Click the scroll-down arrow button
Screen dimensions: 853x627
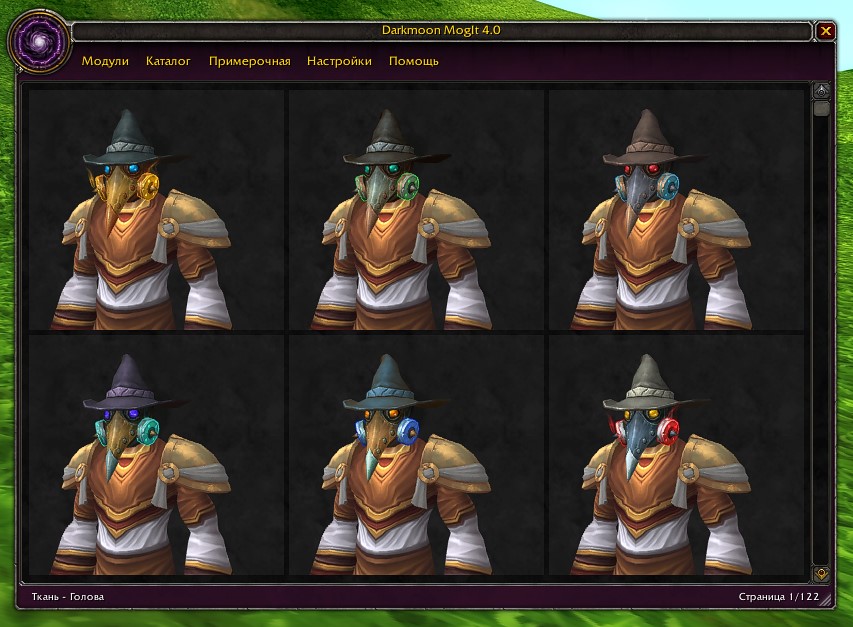pos(821,574)
